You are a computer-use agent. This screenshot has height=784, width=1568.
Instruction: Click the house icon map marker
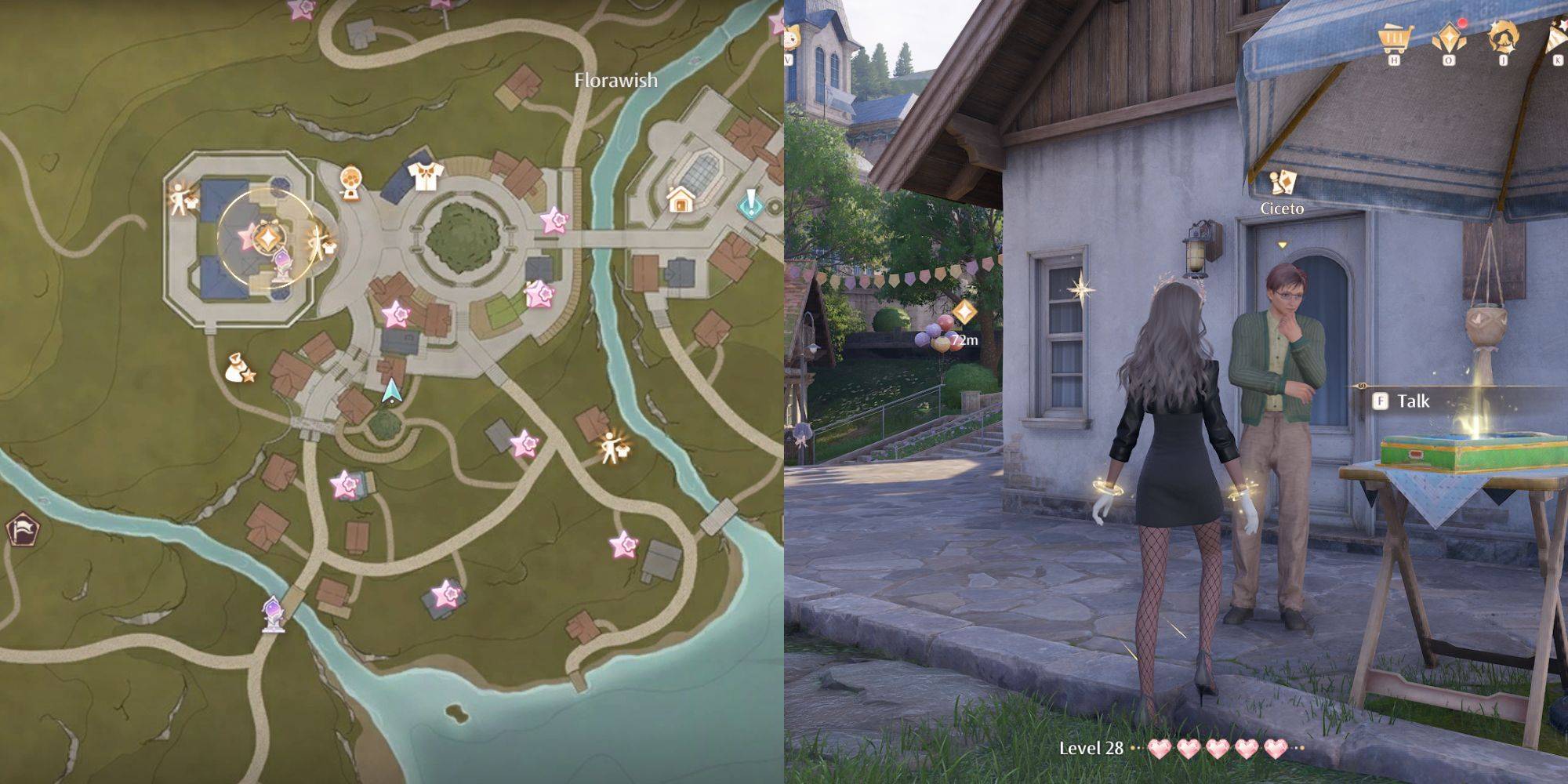click(x=679, y=201)
